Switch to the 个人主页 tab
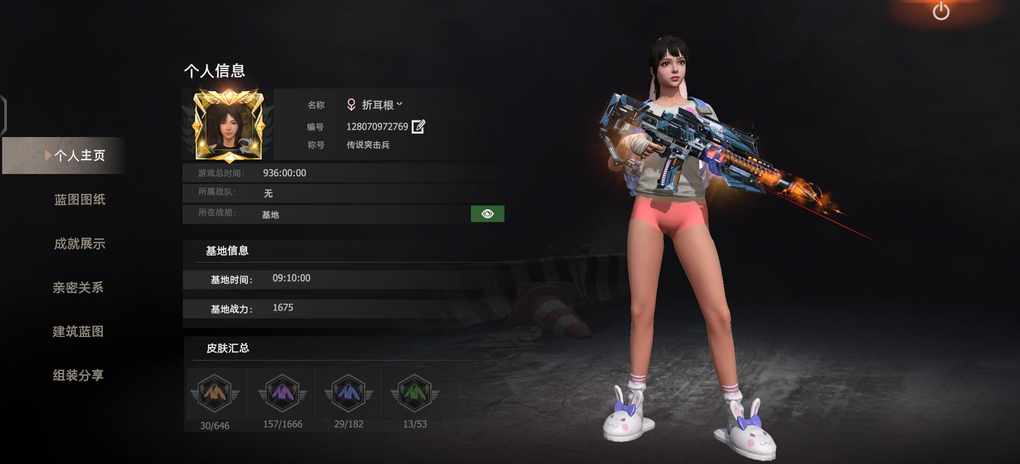The height and width of the screenshot is (464, 1020). tap(79, 156)
